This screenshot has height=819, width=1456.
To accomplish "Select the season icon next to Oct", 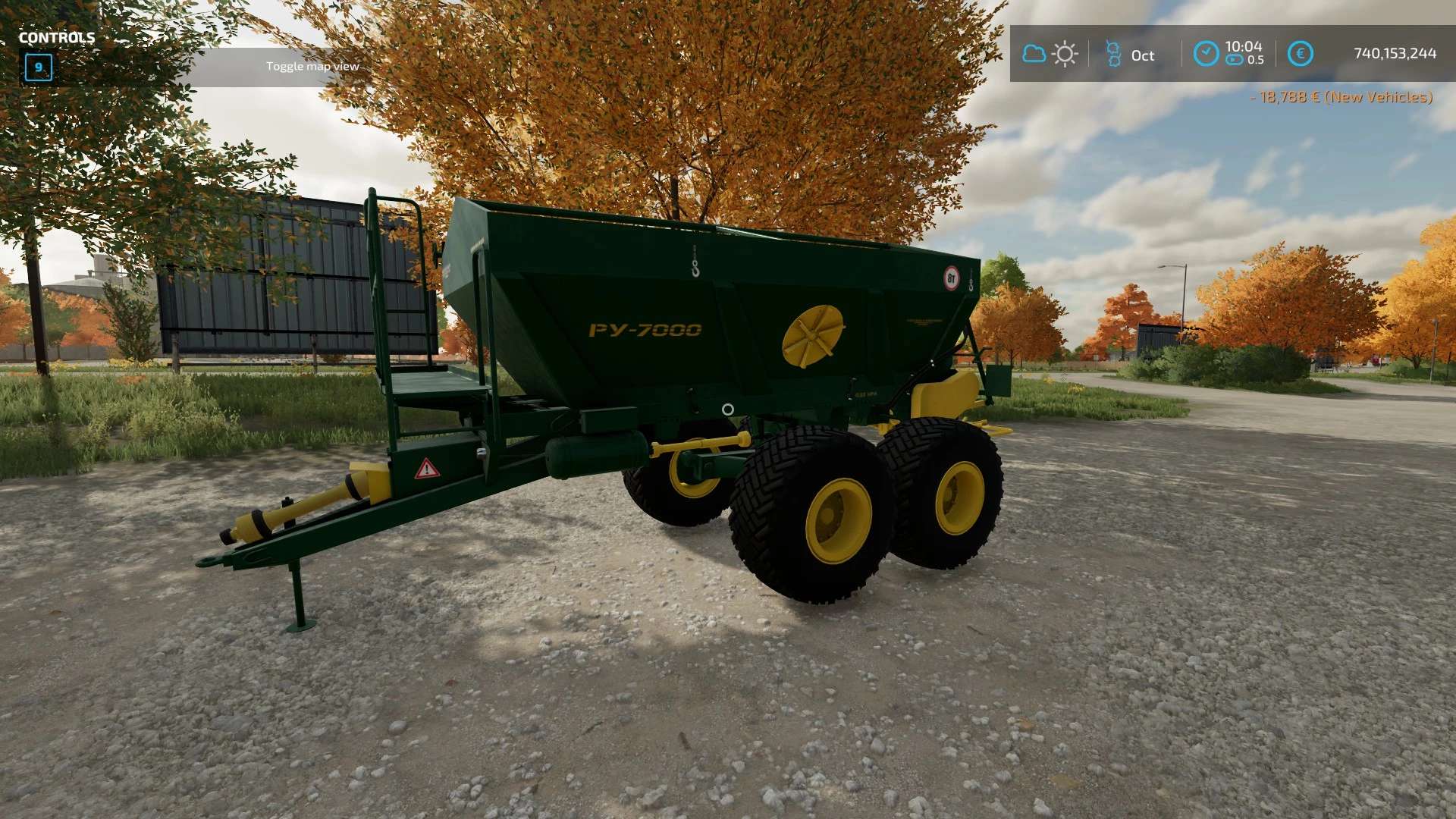I will click(1113, 54).
